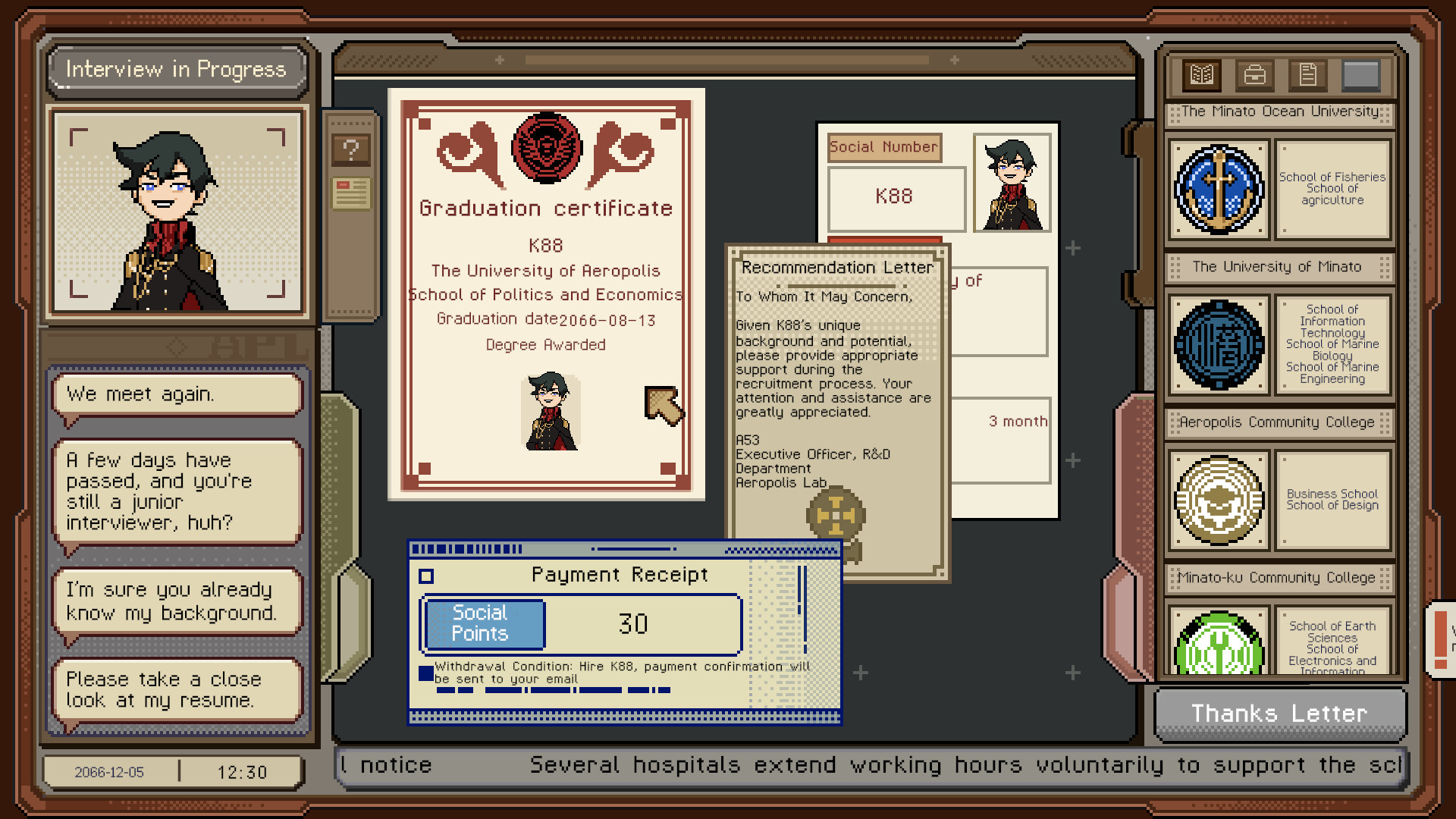Screen dimensions: 1456x819
Task: Toggle the Withdrawal Condition checkbox on the receipt
Action: point(425,672)
